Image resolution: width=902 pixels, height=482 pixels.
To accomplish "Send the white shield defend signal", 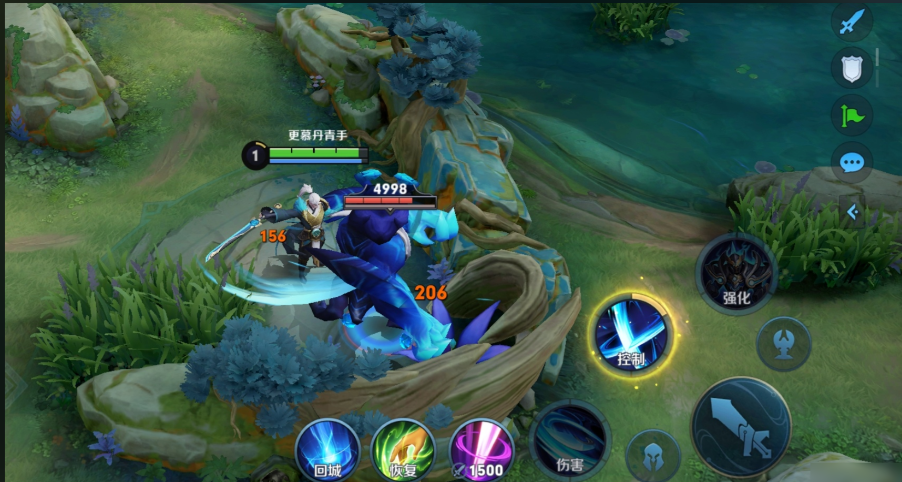I will [851, 67].
